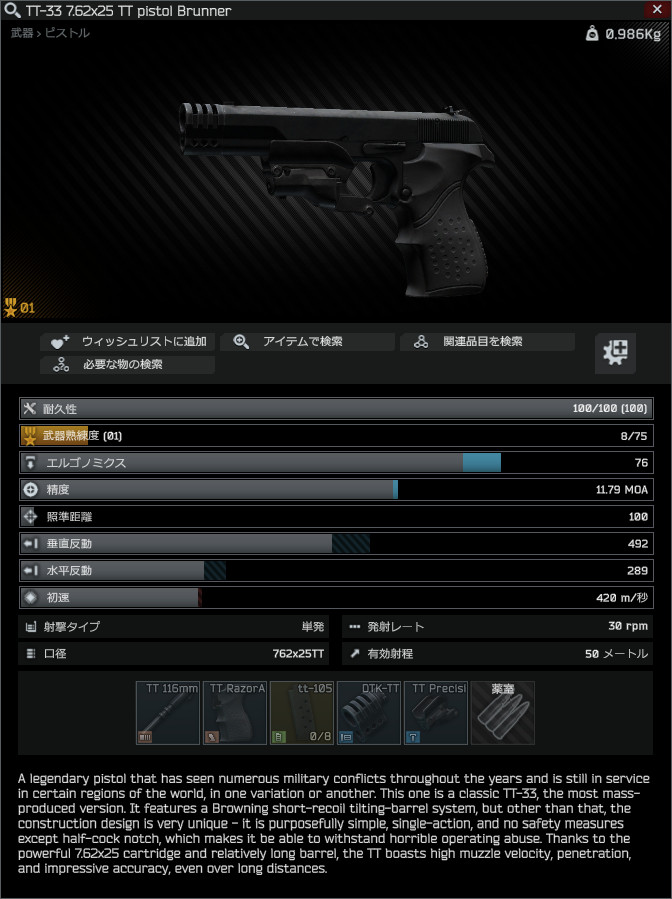
Task: Open the weapon modding gear button
Action: (616, 353)
